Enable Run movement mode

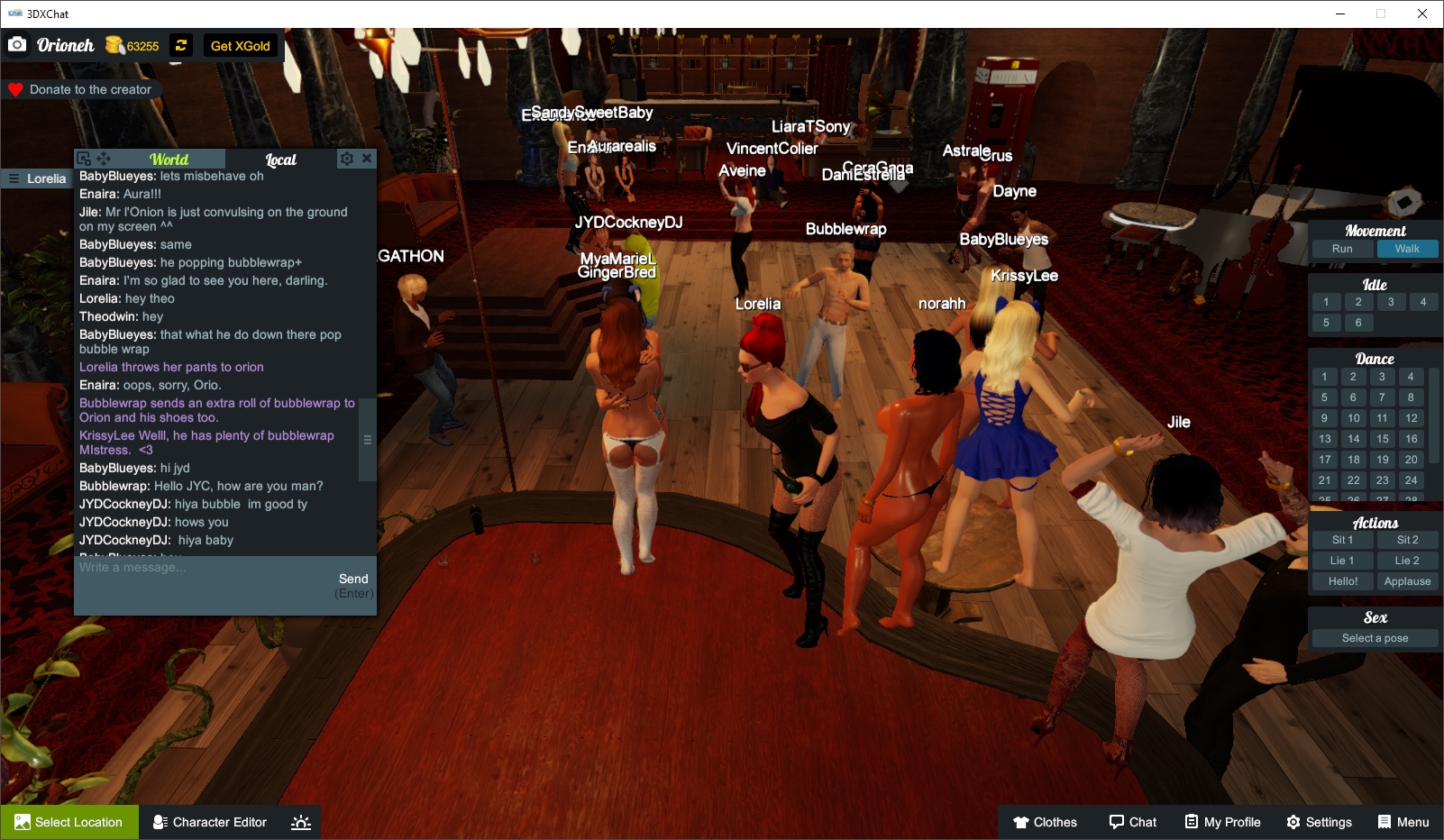(x=1344, y=248)
